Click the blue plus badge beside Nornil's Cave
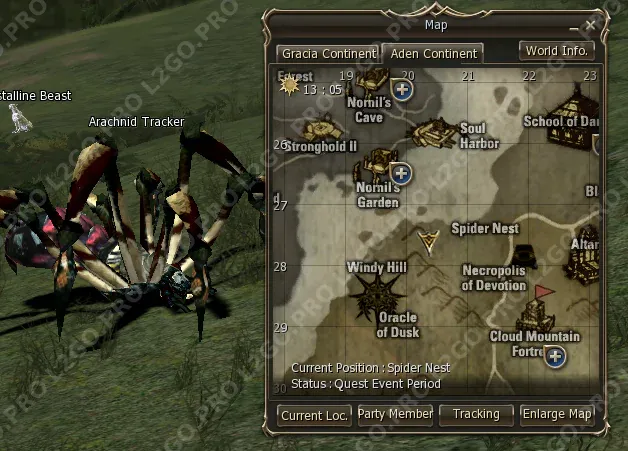The width and height of the screenshot is (628, 451). (x=402, y=90)
